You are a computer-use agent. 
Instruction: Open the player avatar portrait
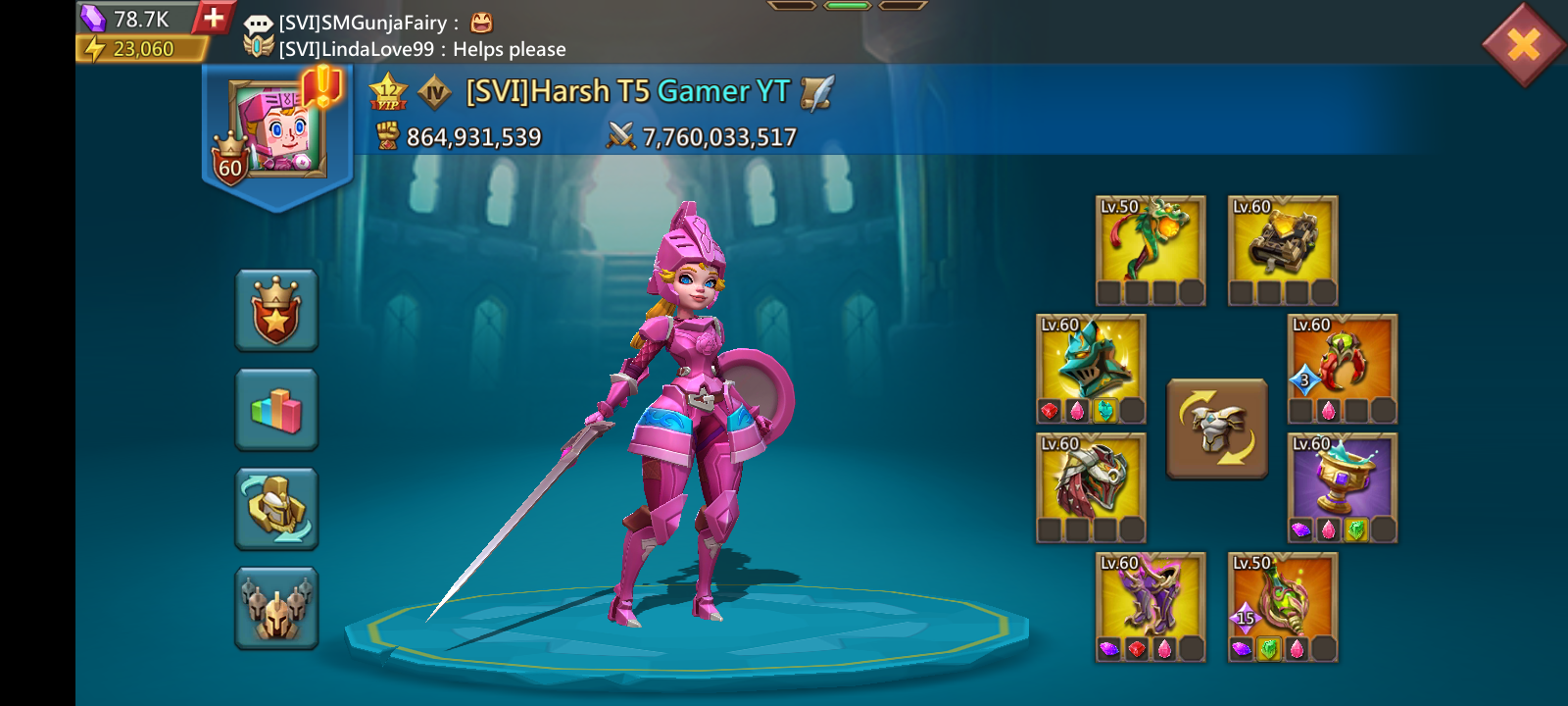(x=275, y=129)
